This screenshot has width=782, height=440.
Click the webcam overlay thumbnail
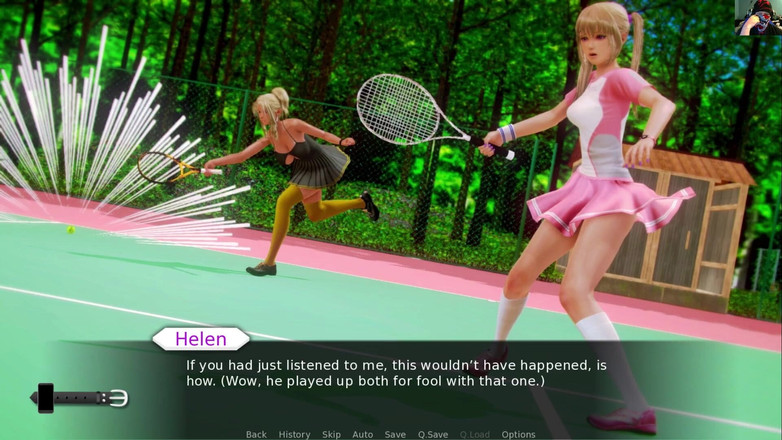coord(758,18)
